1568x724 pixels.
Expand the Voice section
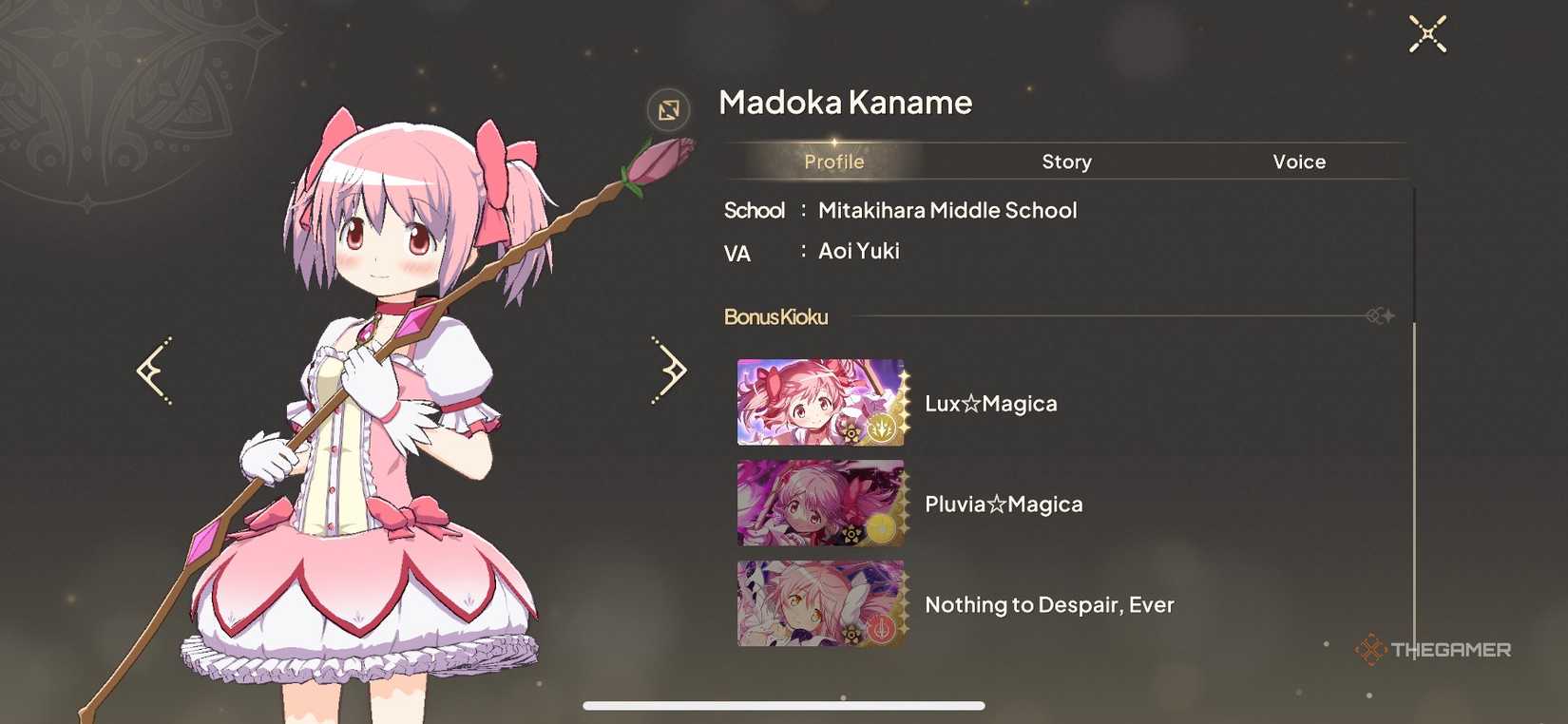[x=1298, y=162]
